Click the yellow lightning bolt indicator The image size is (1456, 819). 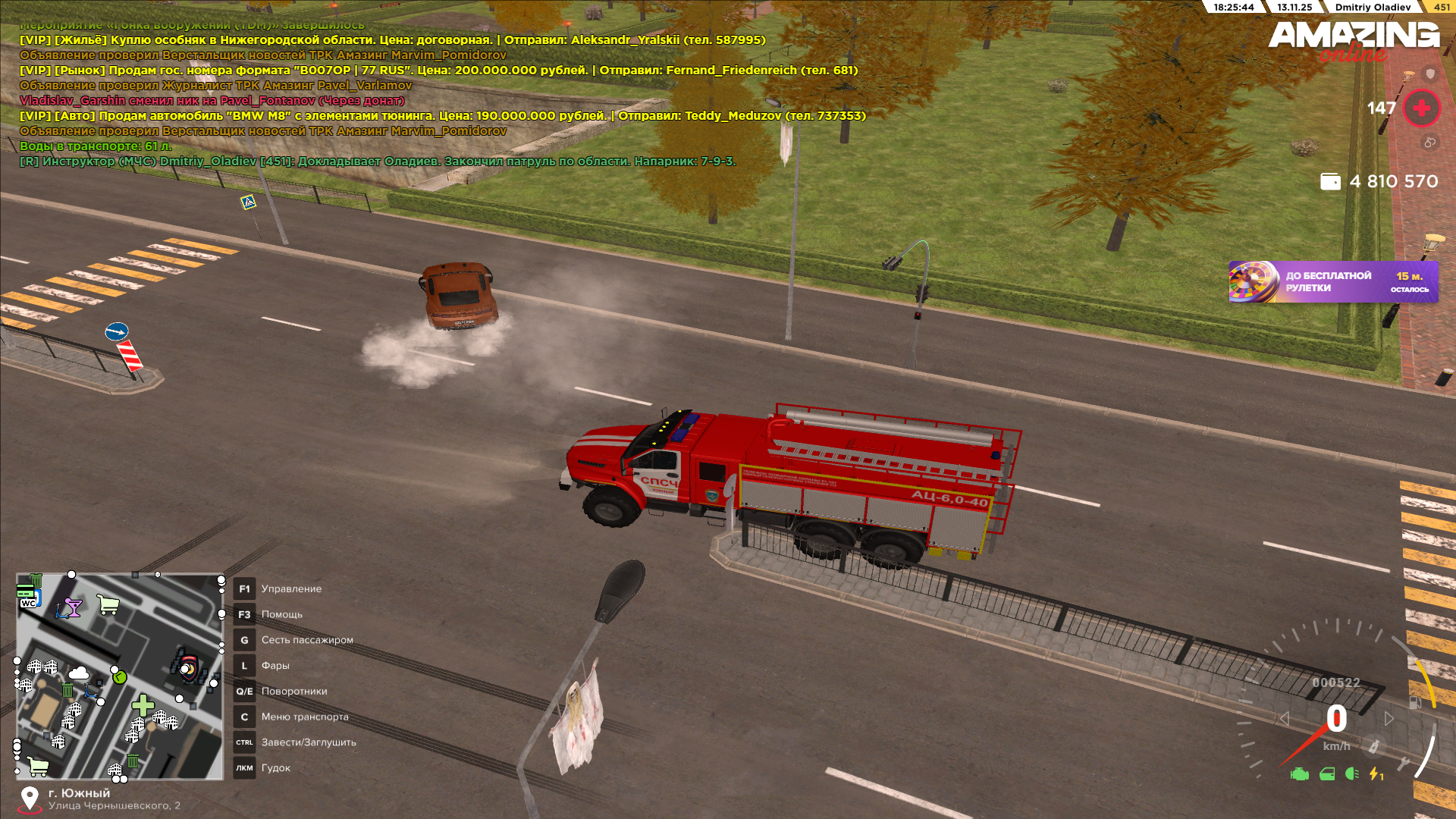[1375, 774]
